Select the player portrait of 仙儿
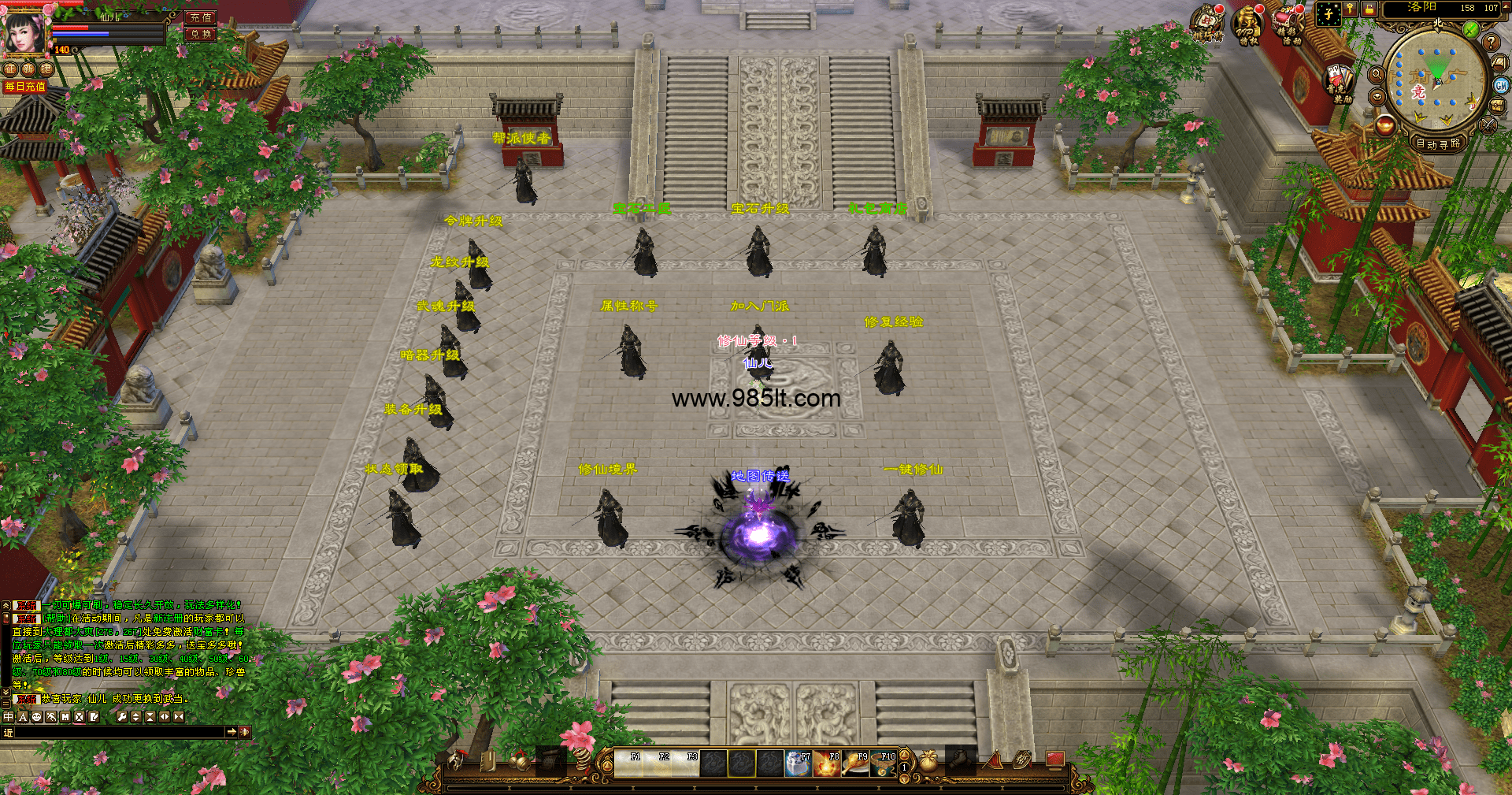This screenshot has height=795, width=1512. coord(25,32)
